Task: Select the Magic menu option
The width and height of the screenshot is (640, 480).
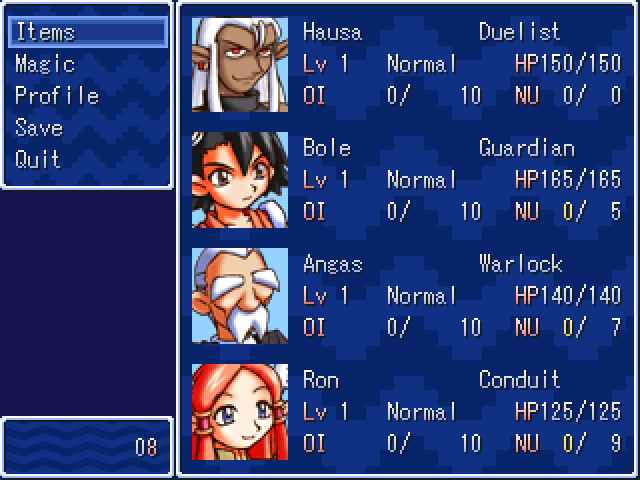Action: (x=45, y=64)
